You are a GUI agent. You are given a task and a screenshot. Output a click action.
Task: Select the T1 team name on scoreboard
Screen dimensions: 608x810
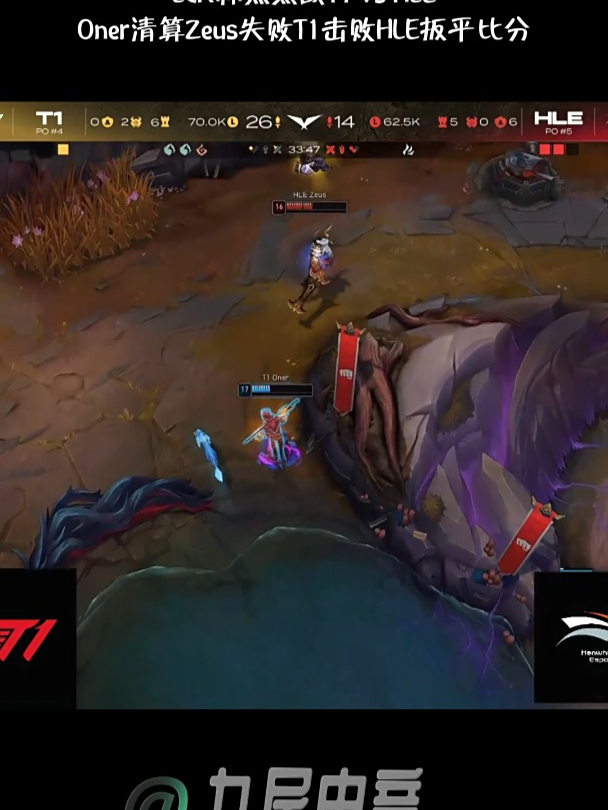[49, 119]
